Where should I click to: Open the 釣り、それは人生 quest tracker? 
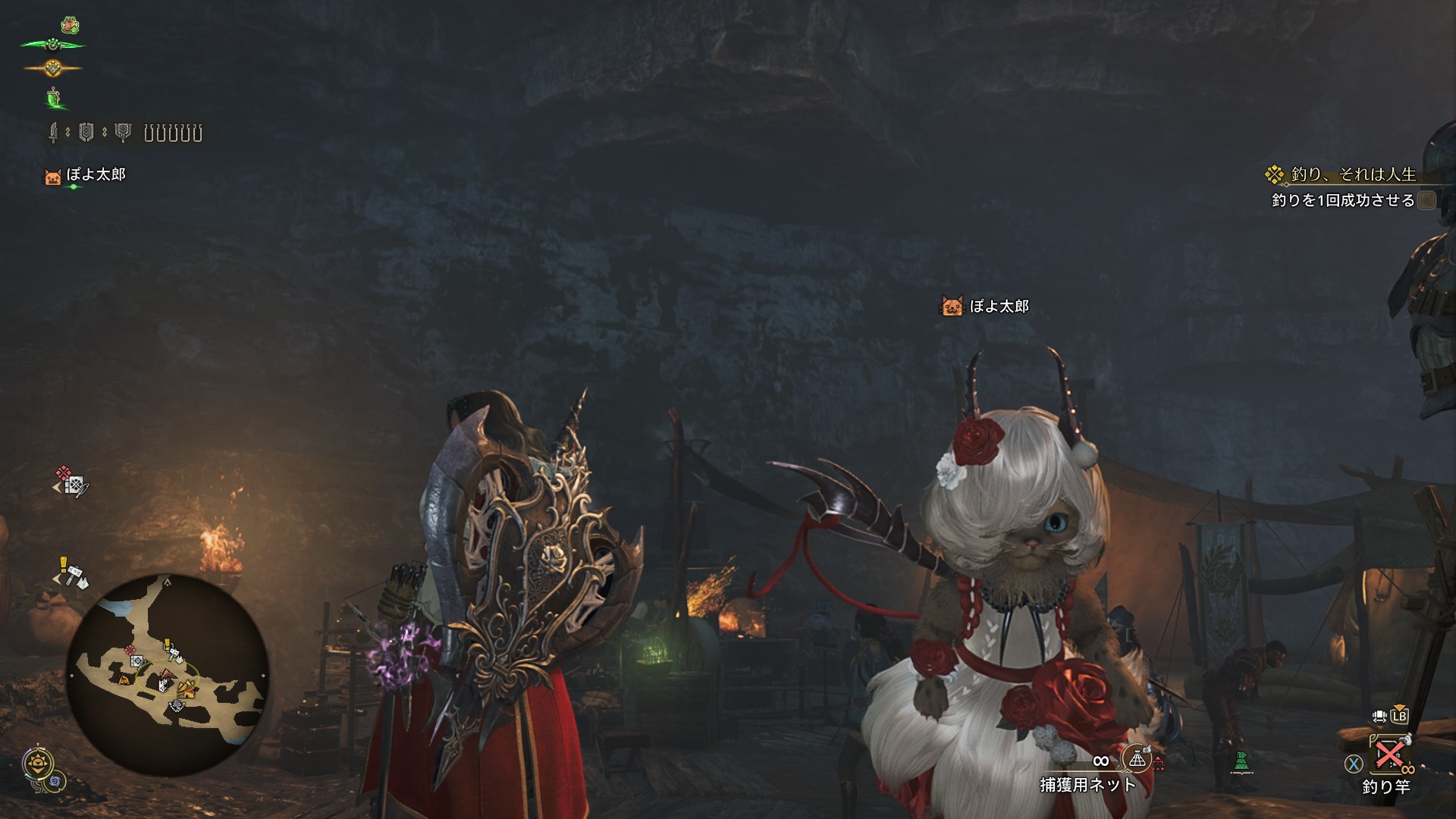[x=1352, y=174]
